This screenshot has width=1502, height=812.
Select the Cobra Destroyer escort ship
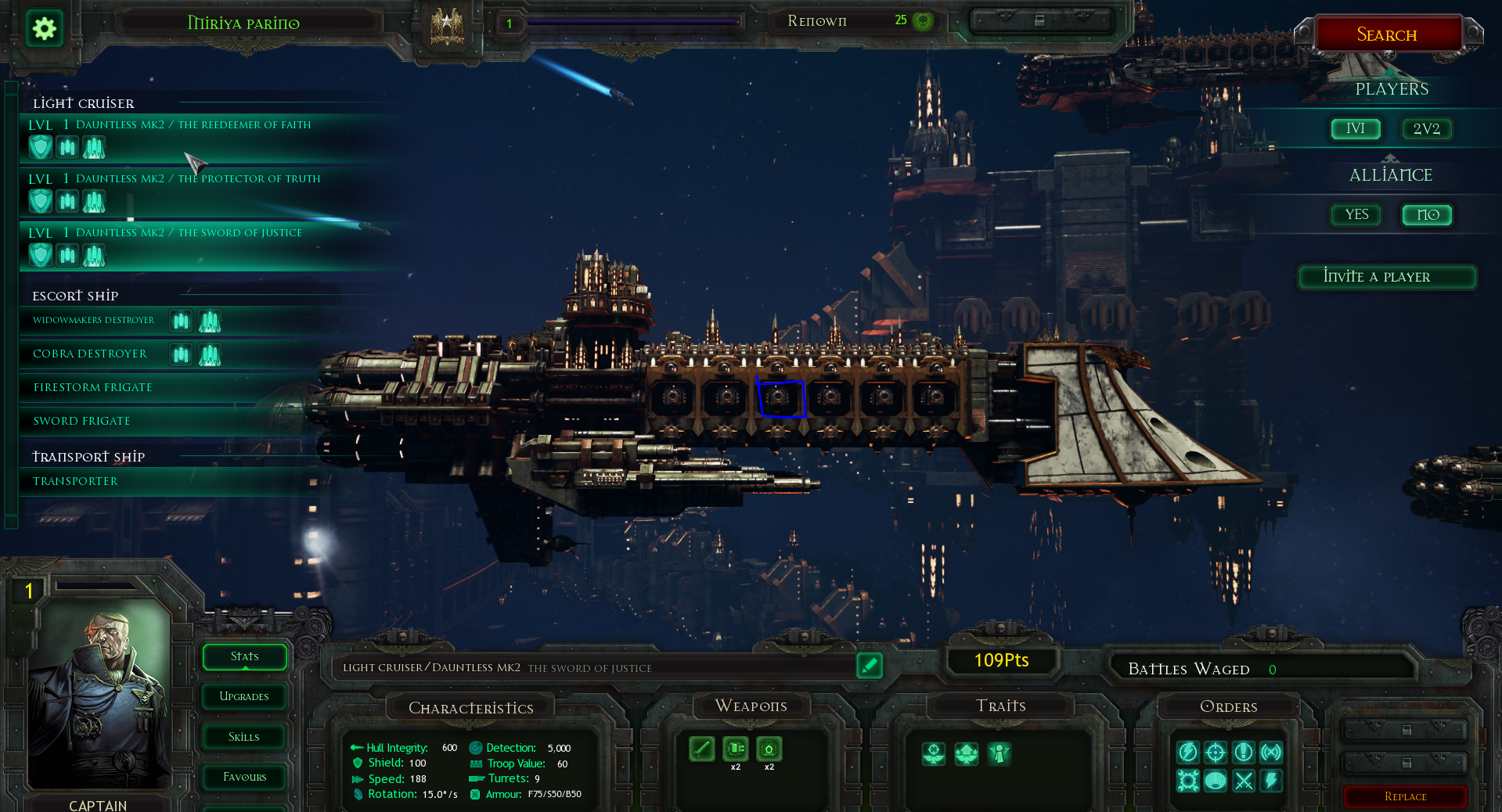(90, 354)
